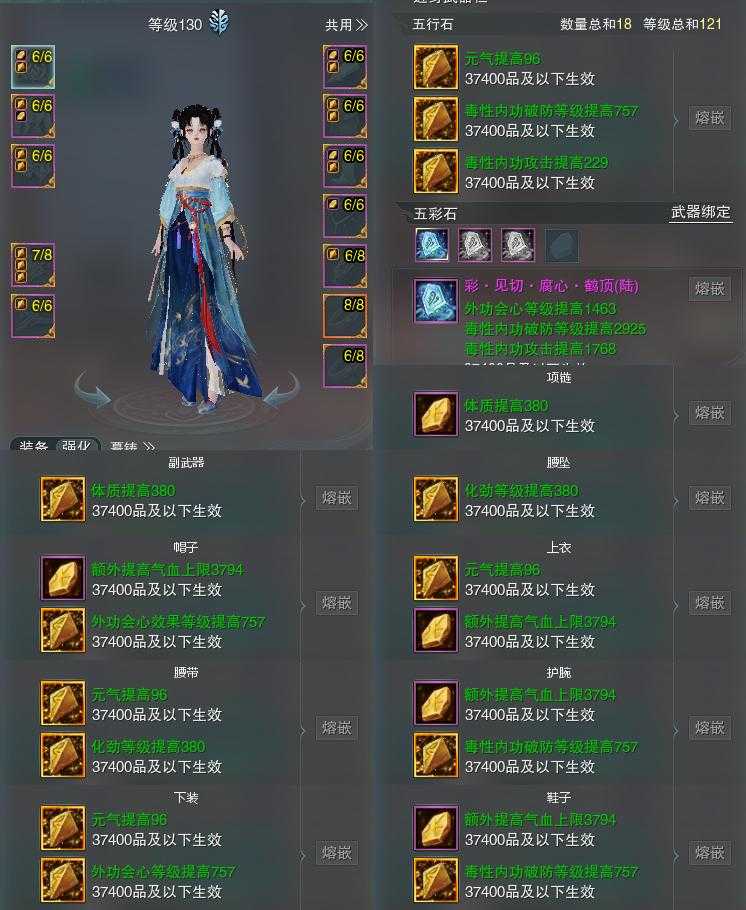Click 熔嵌 for the 腰带 section

(336, 728)
